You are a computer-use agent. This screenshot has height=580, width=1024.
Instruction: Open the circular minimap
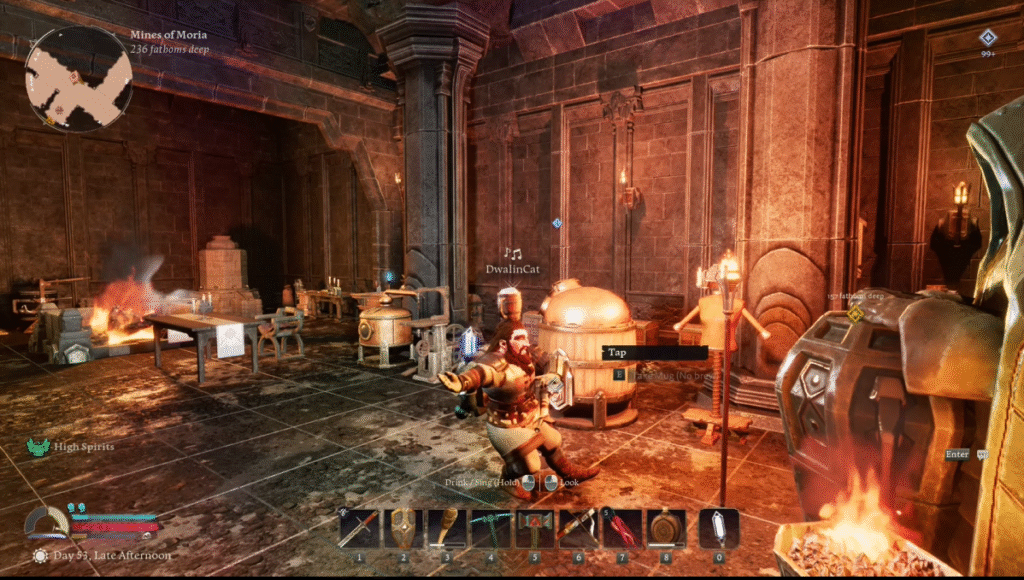[x=79, y=78]
